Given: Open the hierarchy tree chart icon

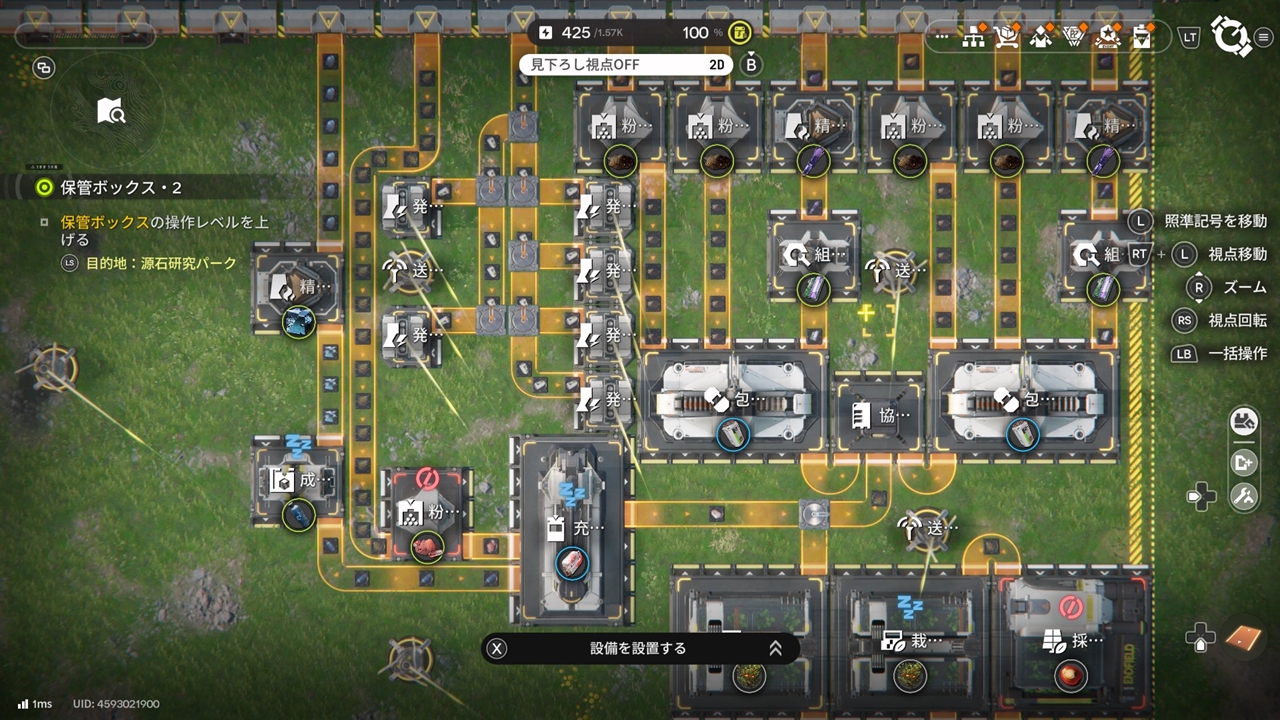Looking at the screenshot, I should [x=973, y=37].
